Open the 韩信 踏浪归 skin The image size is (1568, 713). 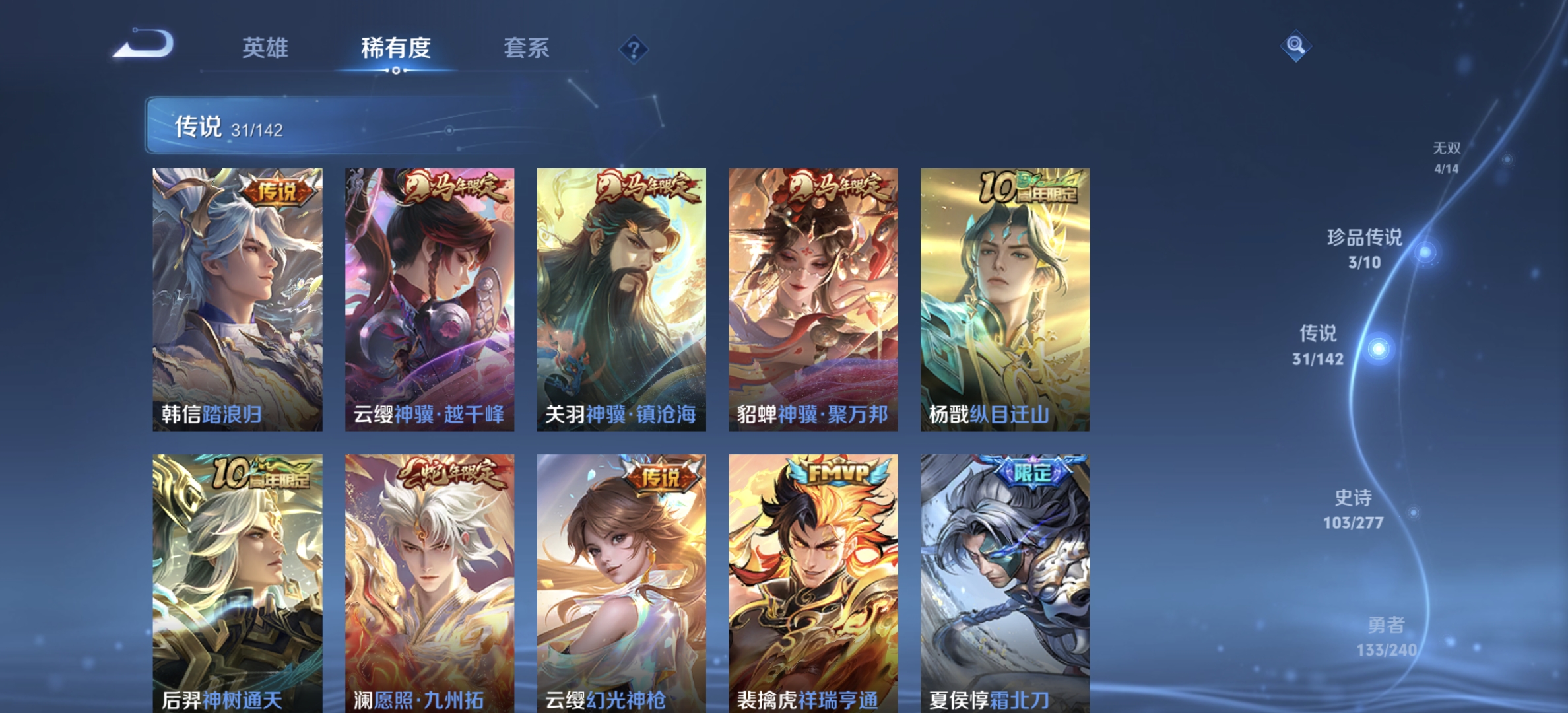[238, 297]
